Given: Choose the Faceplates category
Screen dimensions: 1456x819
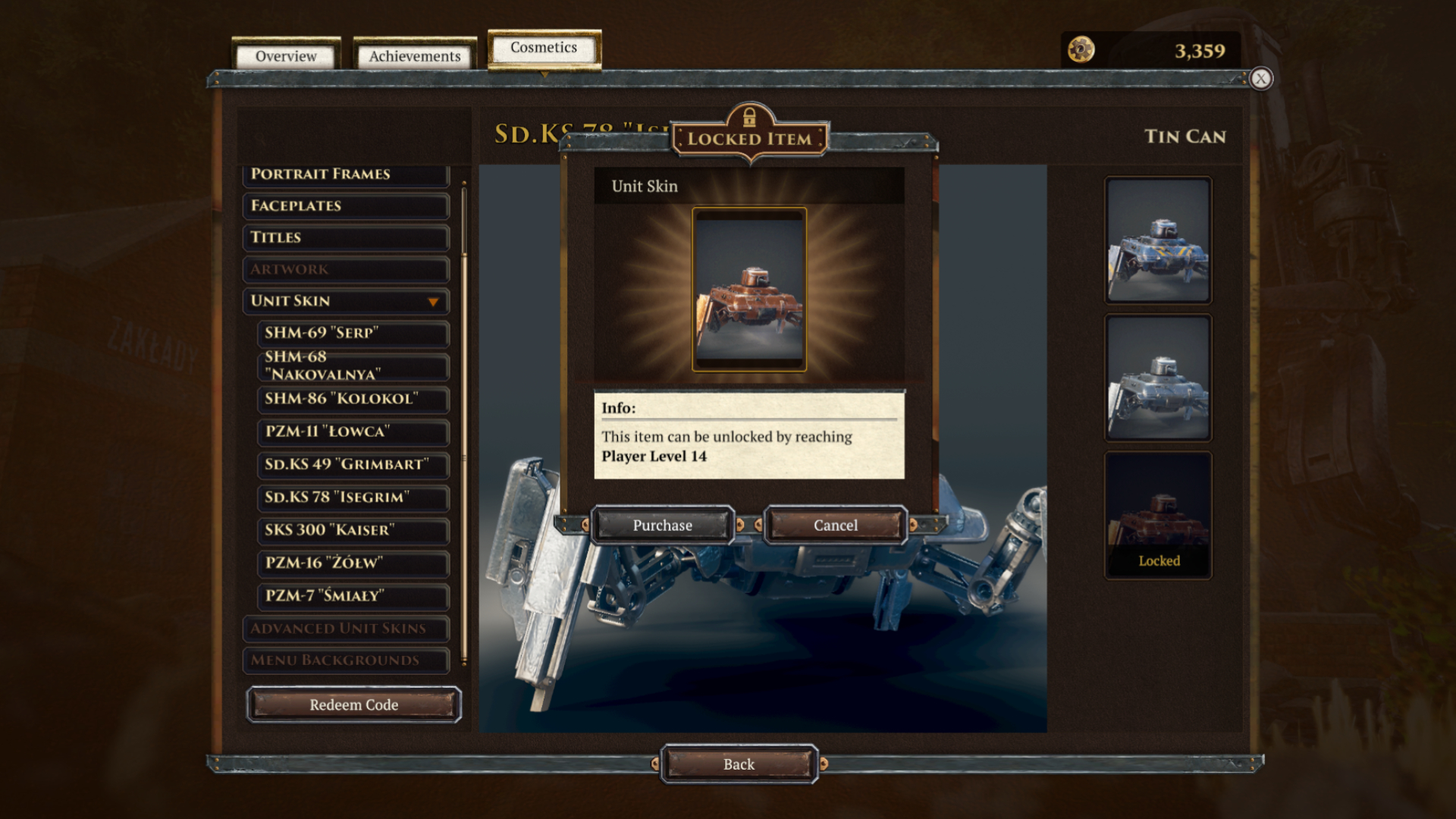Looking at the screenshot, I should pyautogui.click(x=345, y=206).
